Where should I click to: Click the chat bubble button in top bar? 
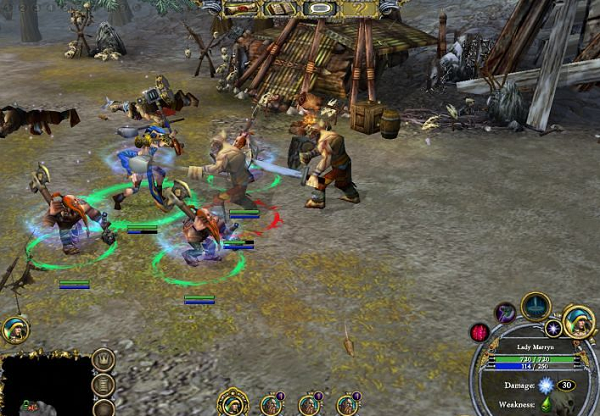pos(319,8)
